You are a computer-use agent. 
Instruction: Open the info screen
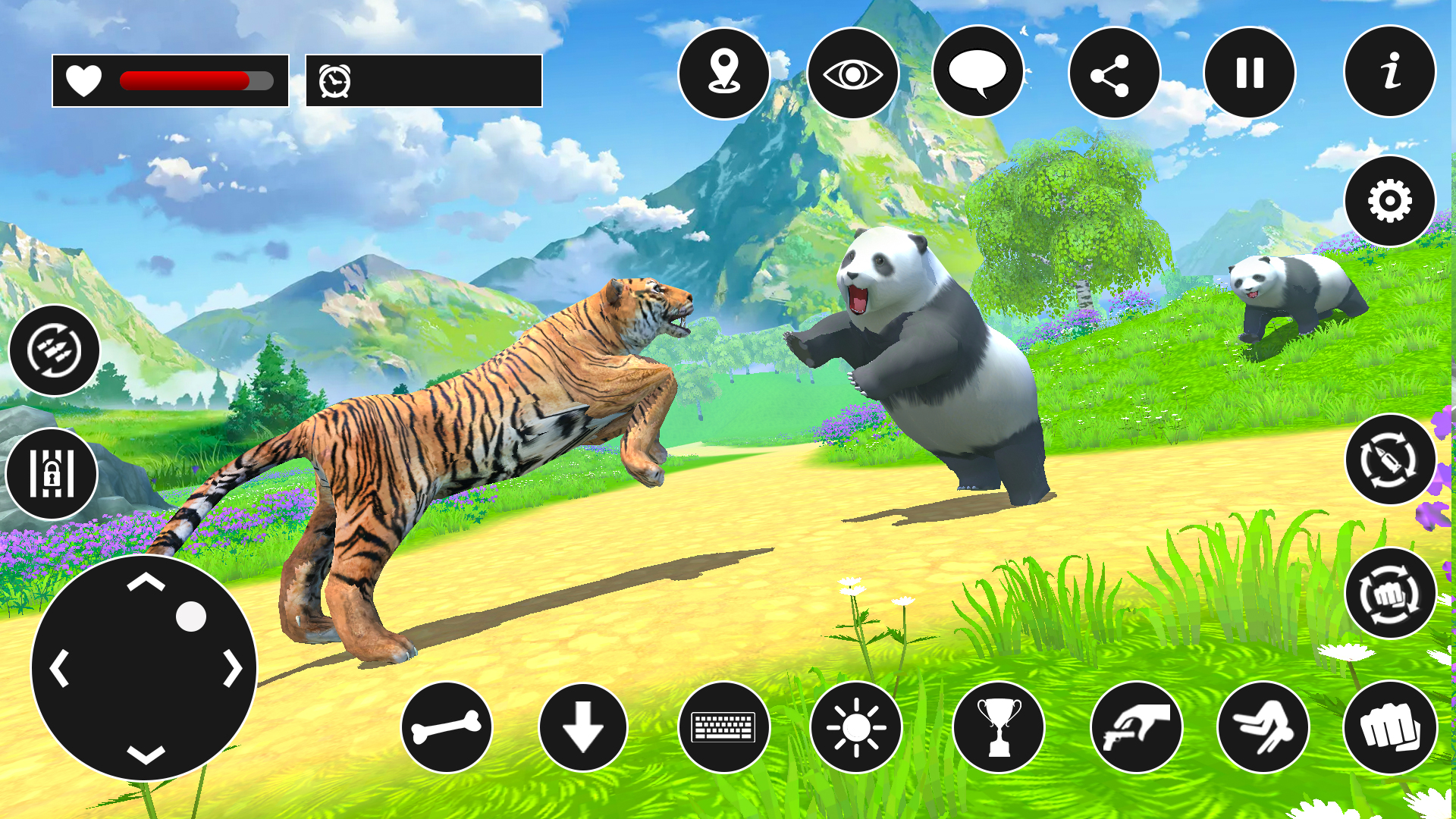point(1389,72)
